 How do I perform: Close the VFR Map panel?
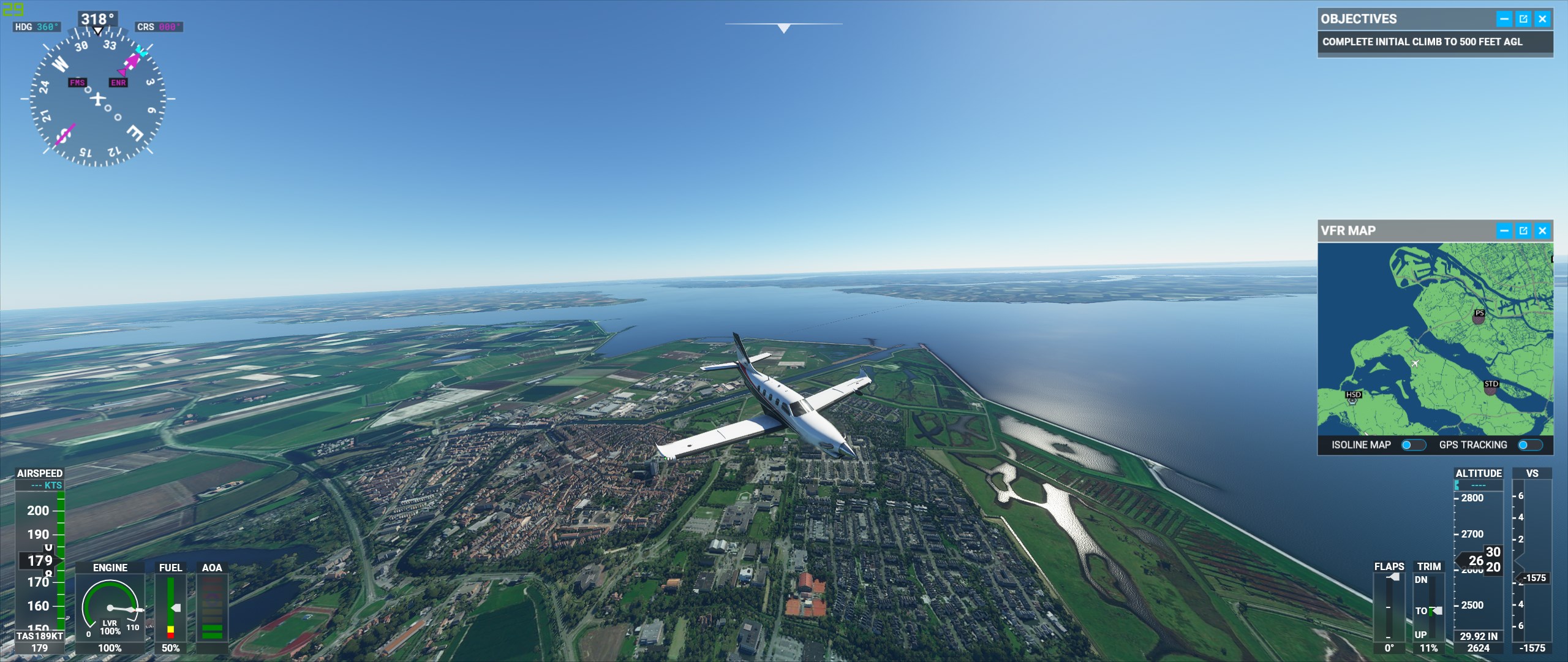coord(1542,231)
